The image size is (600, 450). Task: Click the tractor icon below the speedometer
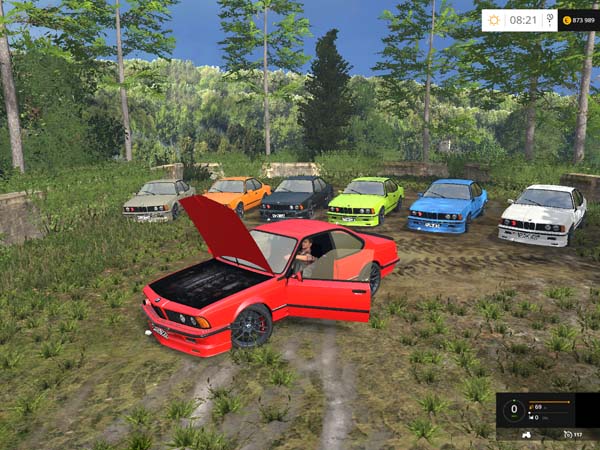click(x=528, y=434)
